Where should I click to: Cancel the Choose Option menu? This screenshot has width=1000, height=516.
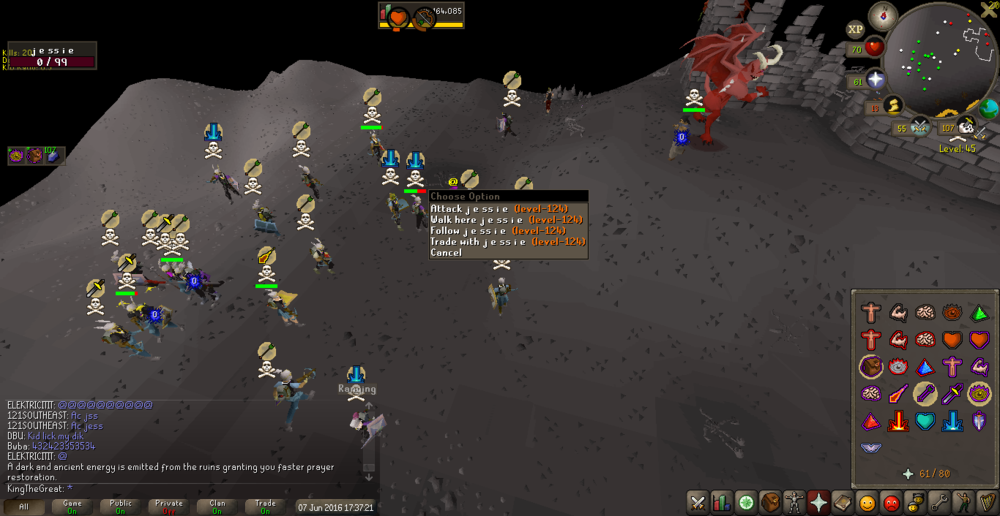tap(447, 252)
